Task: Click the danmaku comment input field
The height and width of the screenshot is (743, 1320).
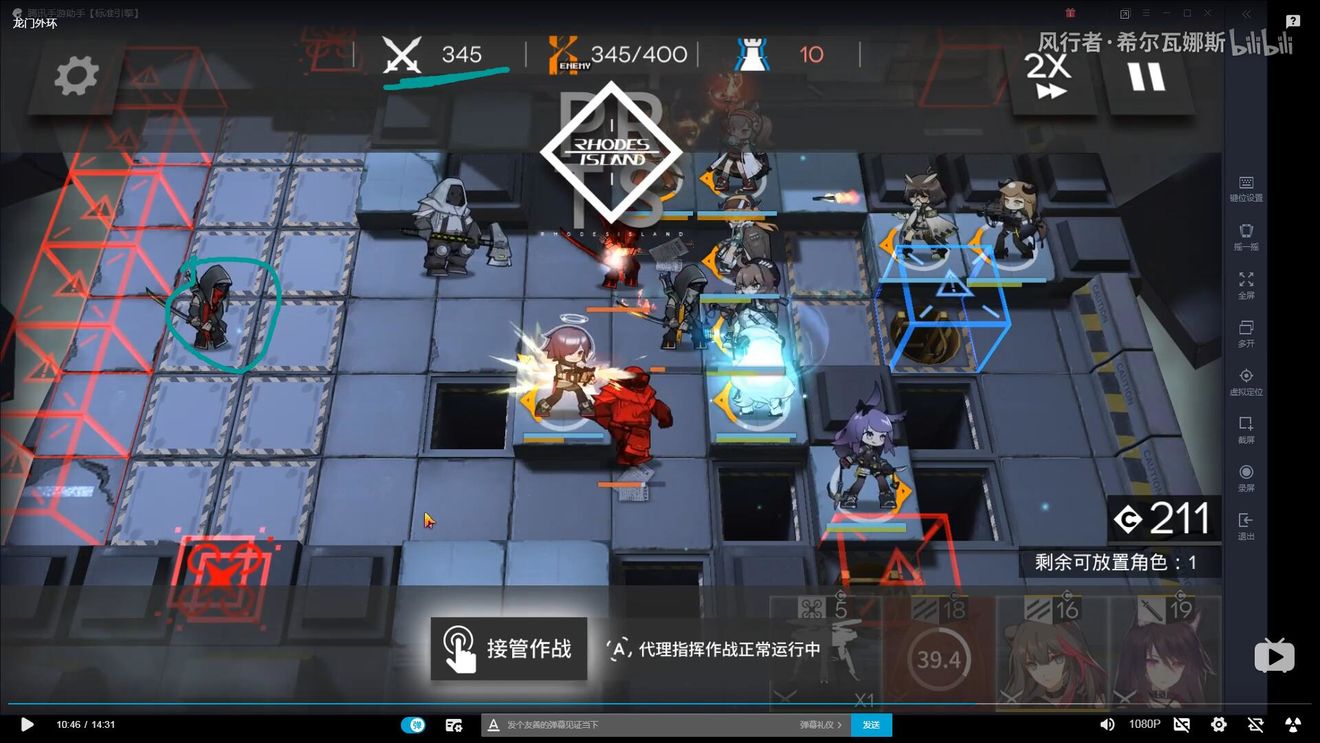Action: pyautogui.click(x=650, y=724)
